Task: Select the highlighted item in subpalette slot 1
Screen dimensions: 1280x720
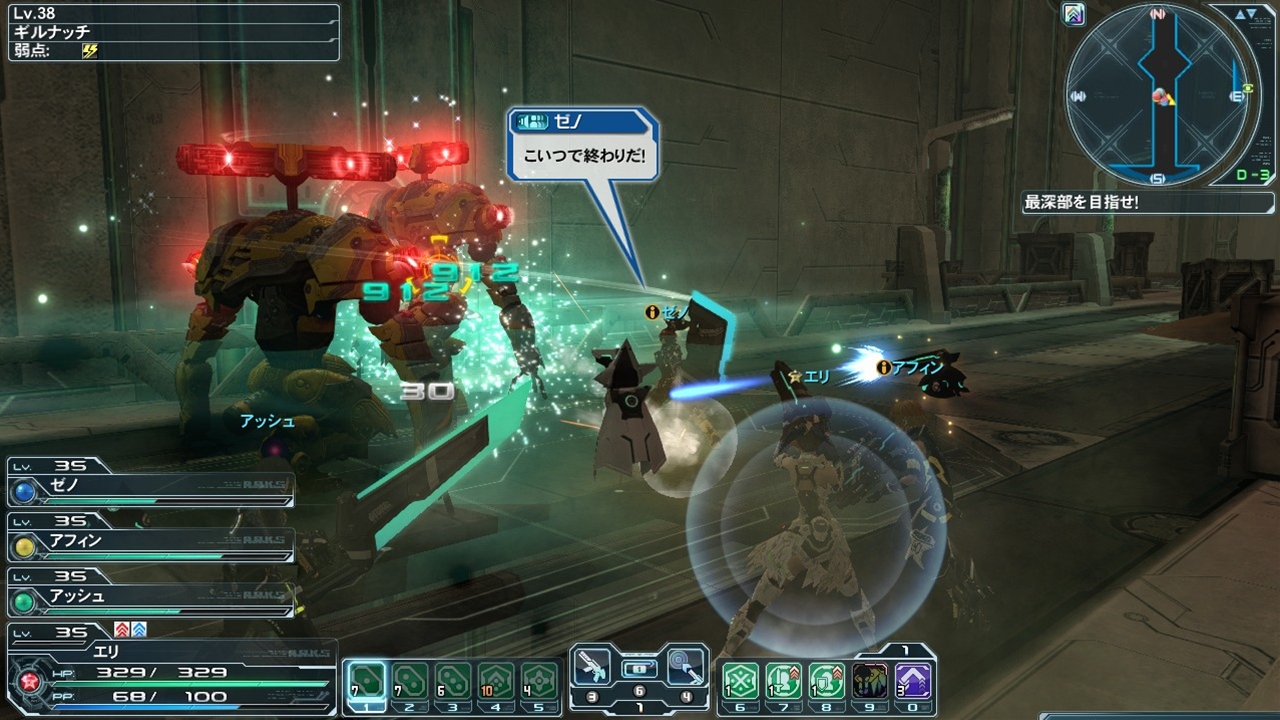Action: click(x=366, y=683)
